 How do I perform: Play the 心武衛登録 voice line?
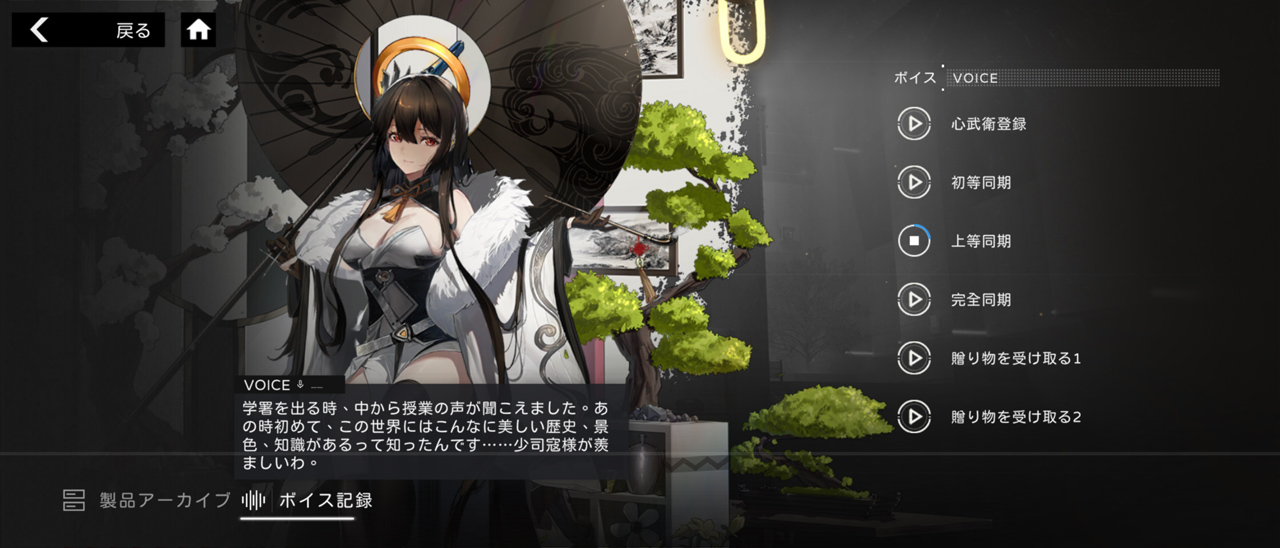click(914, 125)
